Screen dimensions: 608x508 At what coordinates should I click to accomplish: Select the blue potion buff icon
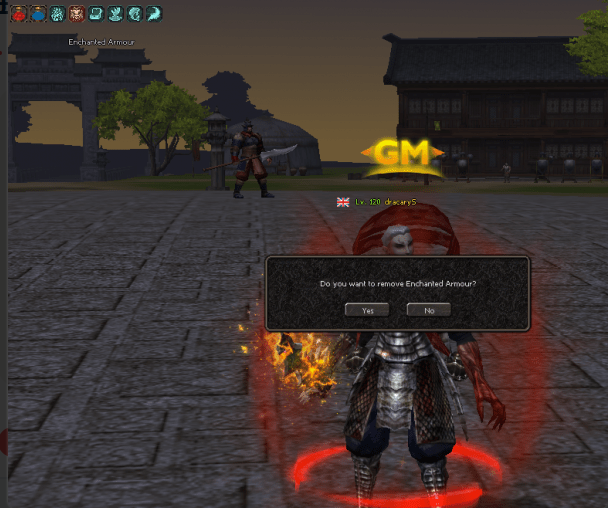coord(37,14)
